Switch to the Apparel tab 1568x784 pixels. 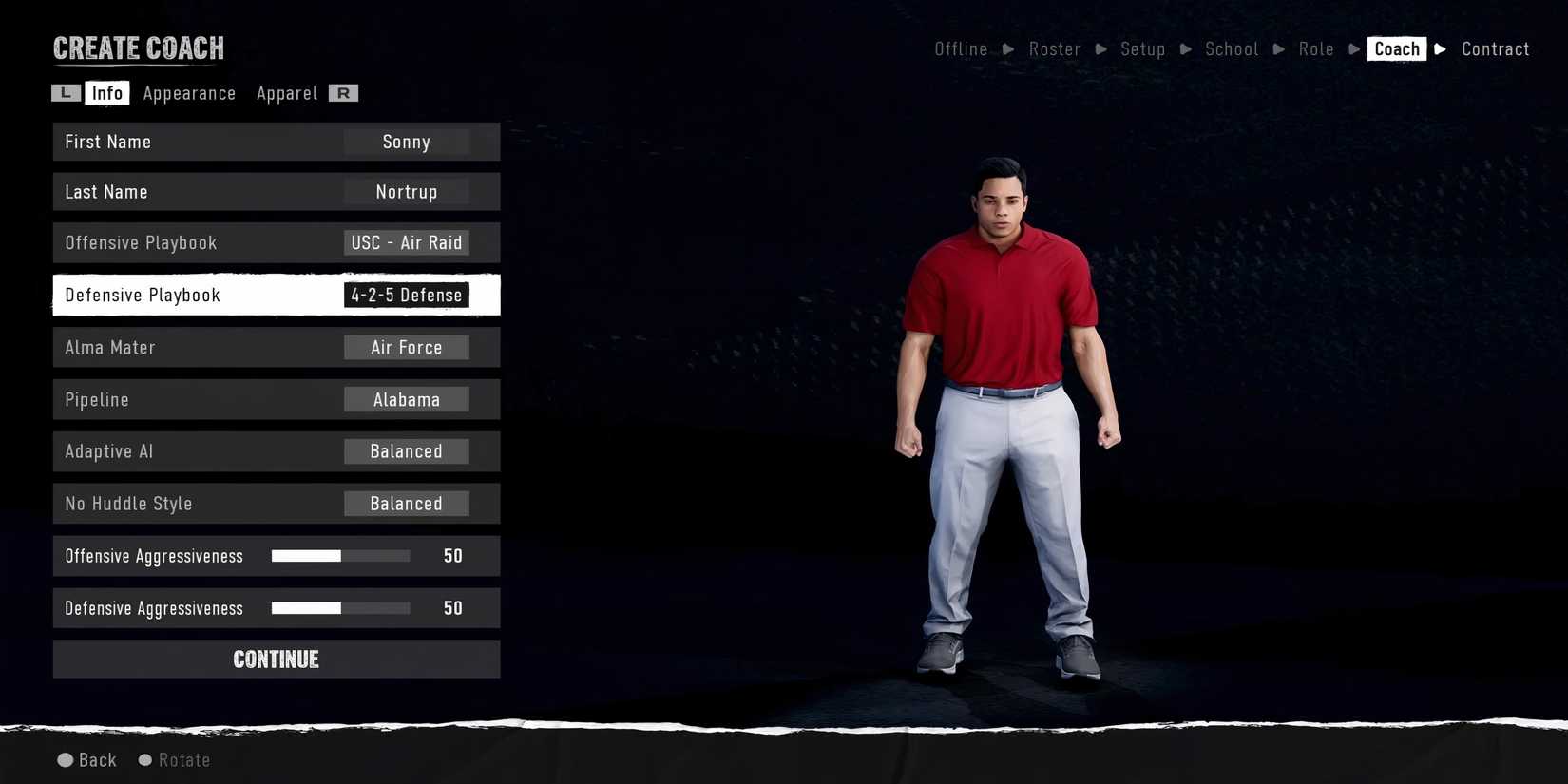(x=286, y=92)
